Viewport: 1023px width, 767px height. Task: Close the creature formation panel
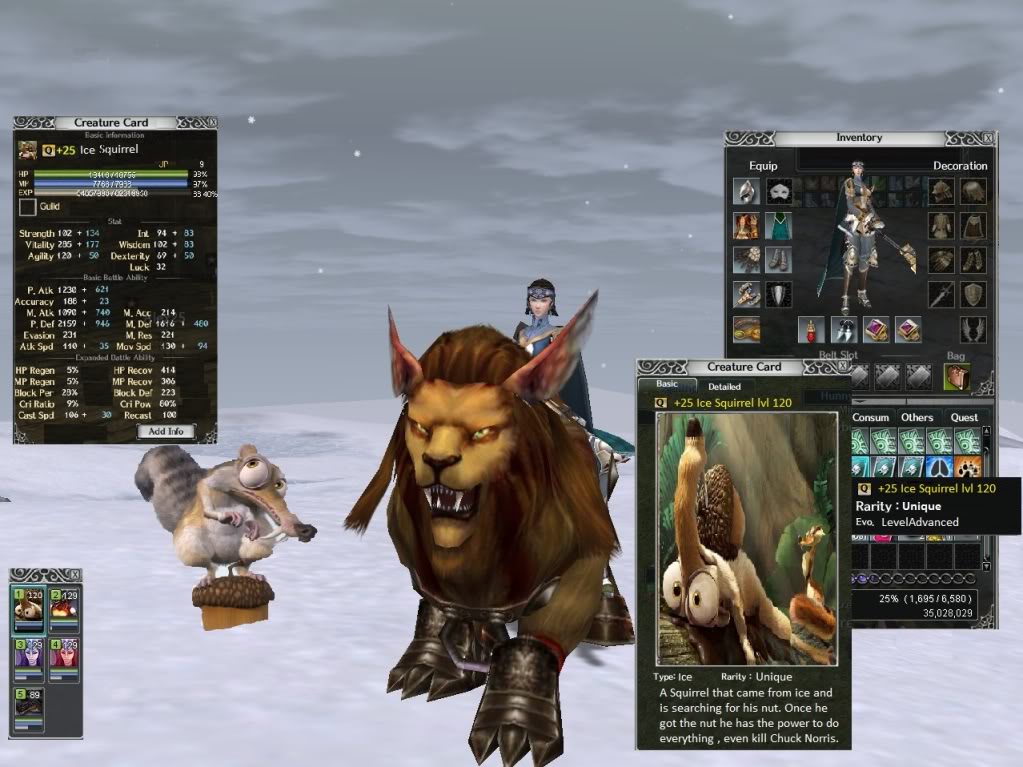tap(74, 574)
